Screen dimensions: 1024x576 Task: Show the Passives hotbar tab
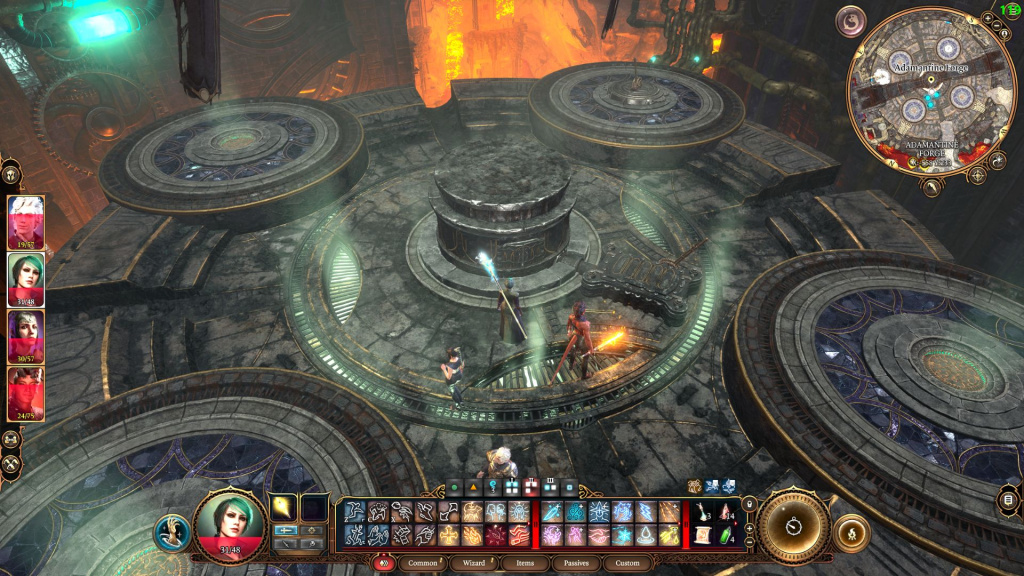(x=578, y=563)
